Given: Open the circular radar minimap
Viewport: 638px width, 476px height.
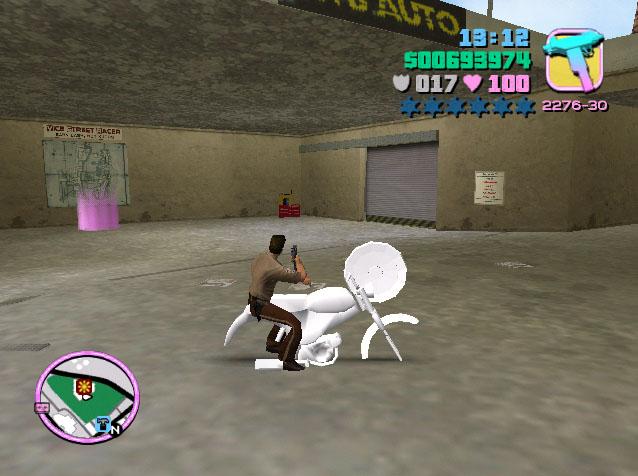Looking at the screenshot, I should [x=87, y=397].
